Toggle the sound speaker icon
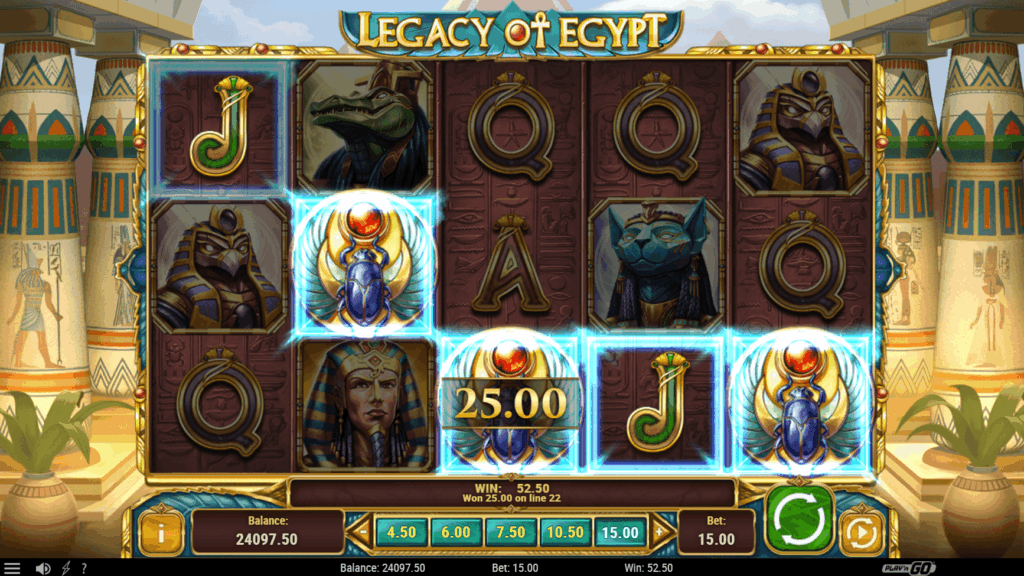This screenshot has height=576, width=1024. tap(43, 568)
